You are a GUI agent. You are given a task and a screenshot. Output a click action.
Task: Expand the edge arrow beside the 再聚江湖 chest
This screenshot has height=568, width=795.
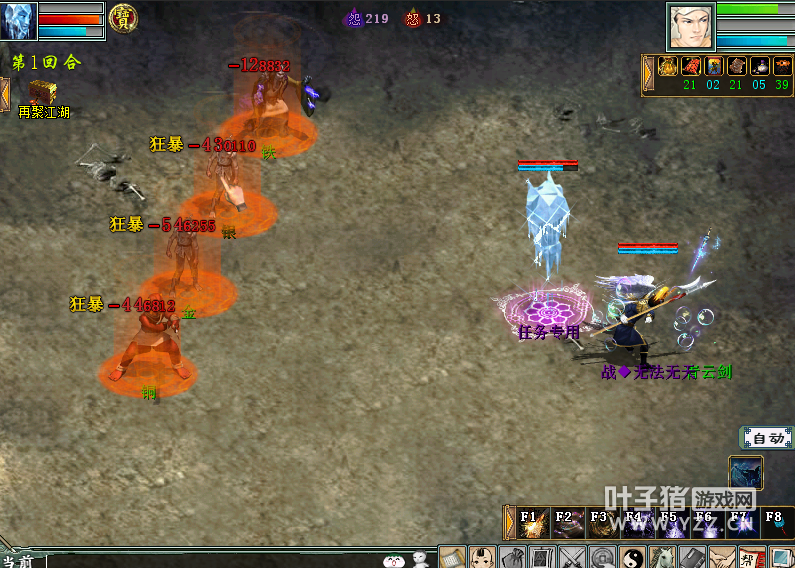coord(5,93)
